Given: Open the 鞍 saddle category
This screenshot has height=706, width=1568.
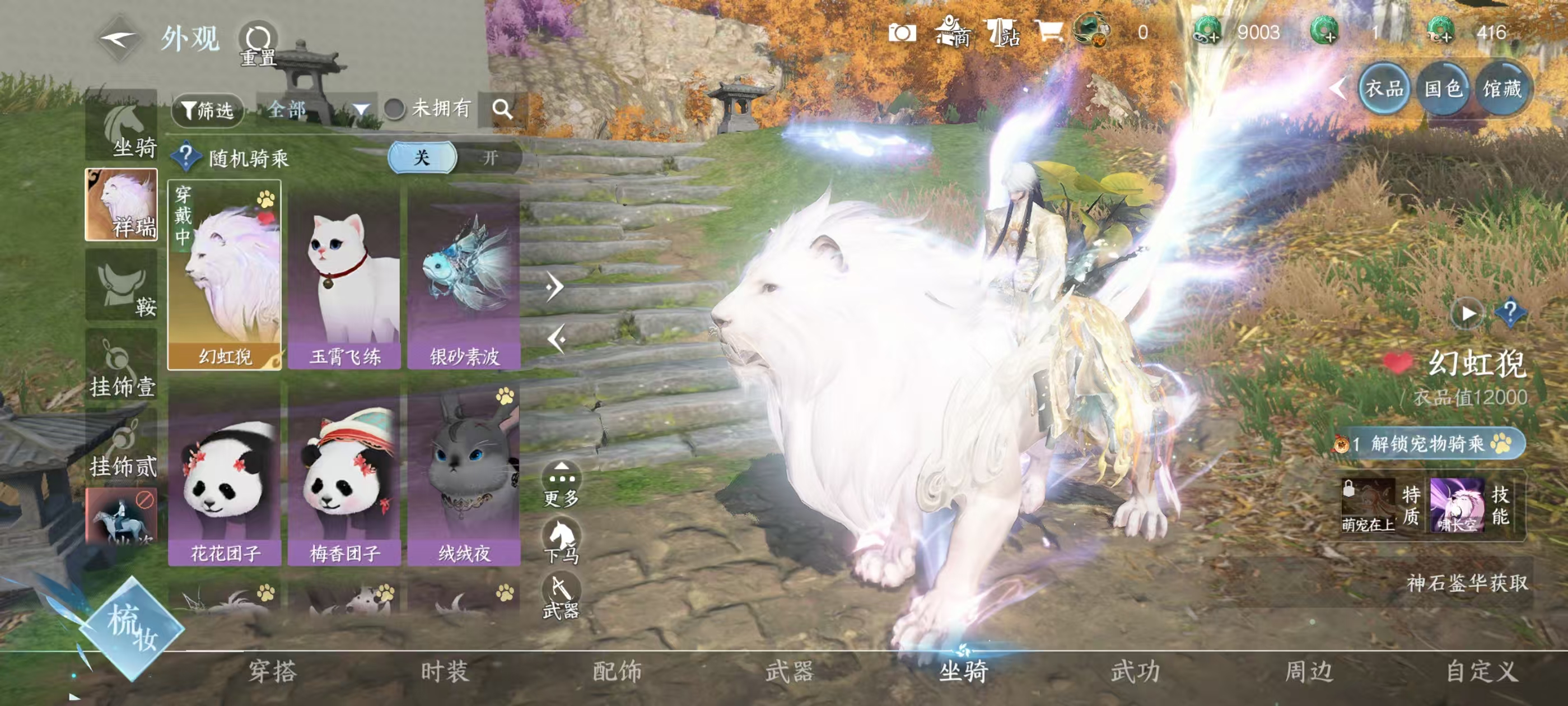Looking at the screenshot, I should tap(122, 286).
